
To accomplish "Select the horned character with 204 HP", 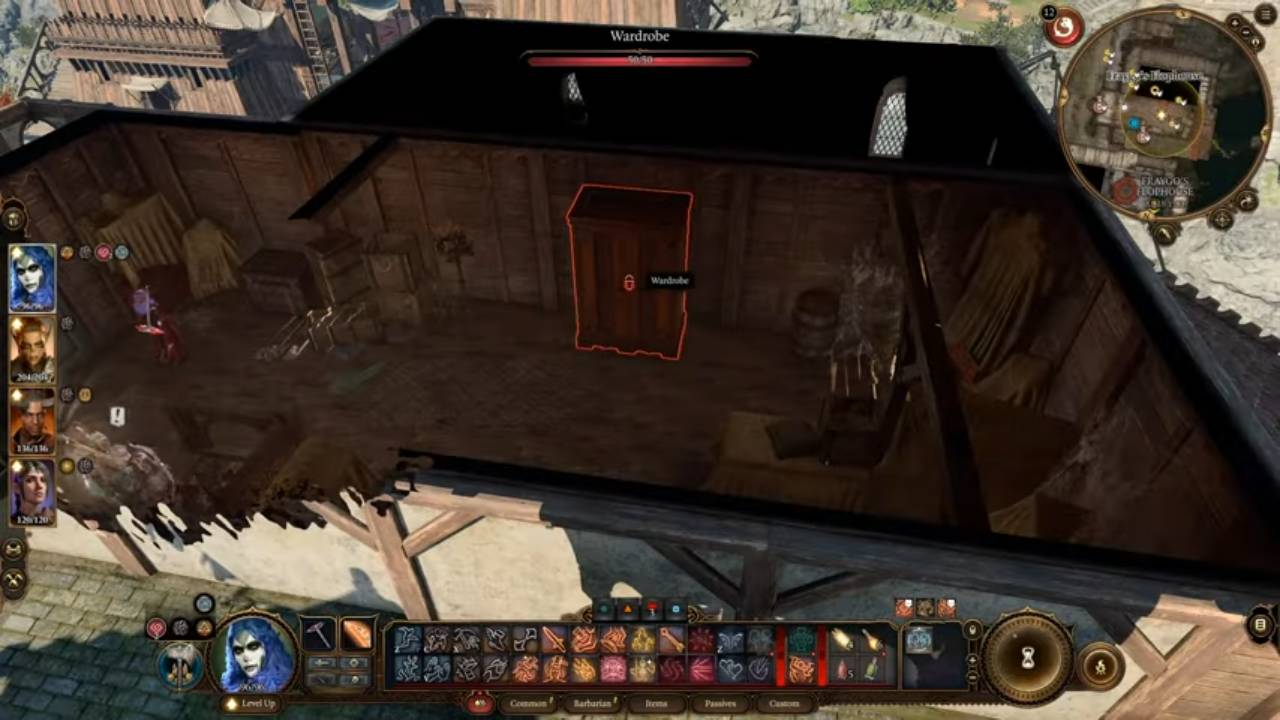I will point(32,350).
